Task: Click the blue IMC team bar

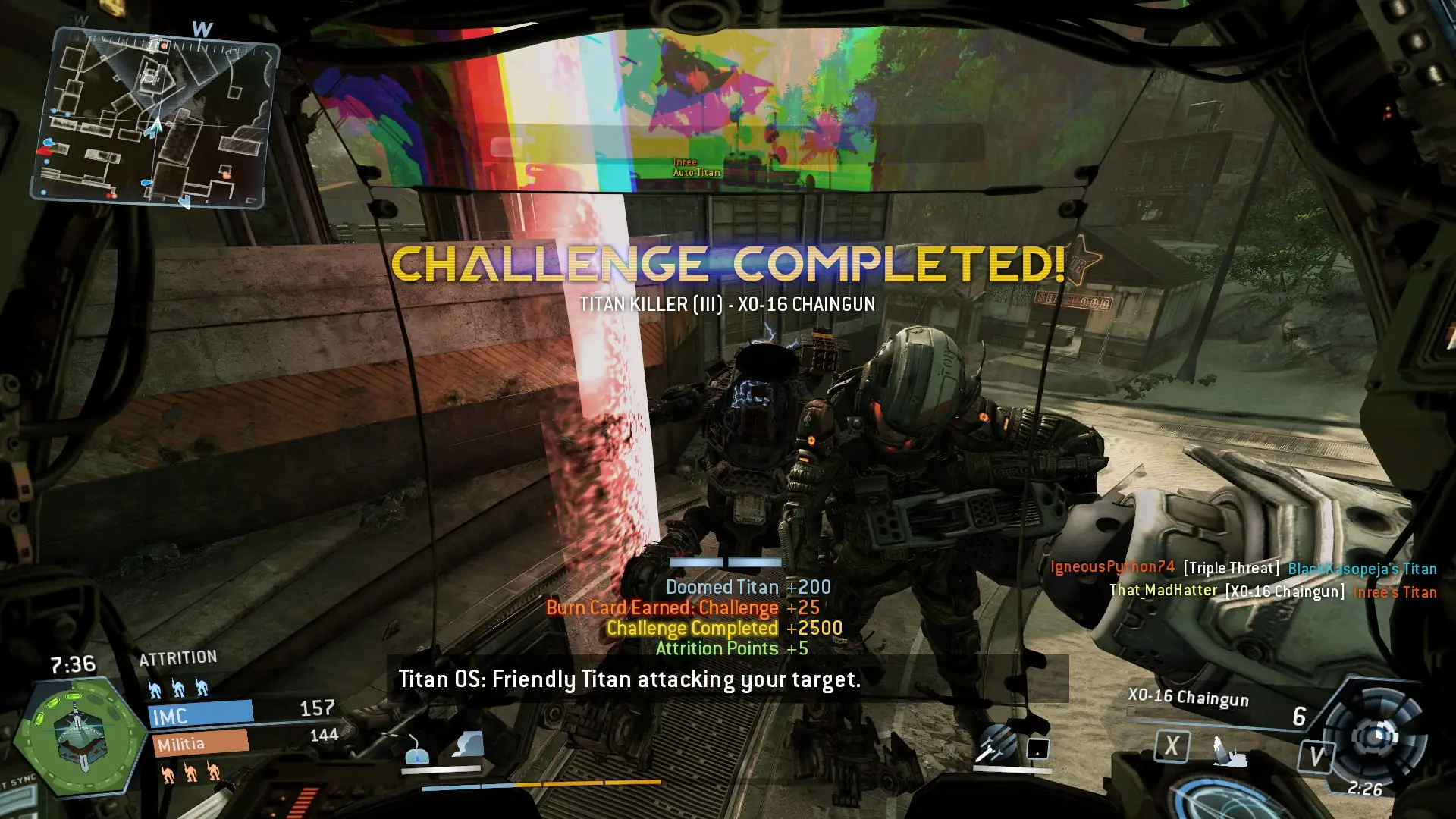Action: 202,714
